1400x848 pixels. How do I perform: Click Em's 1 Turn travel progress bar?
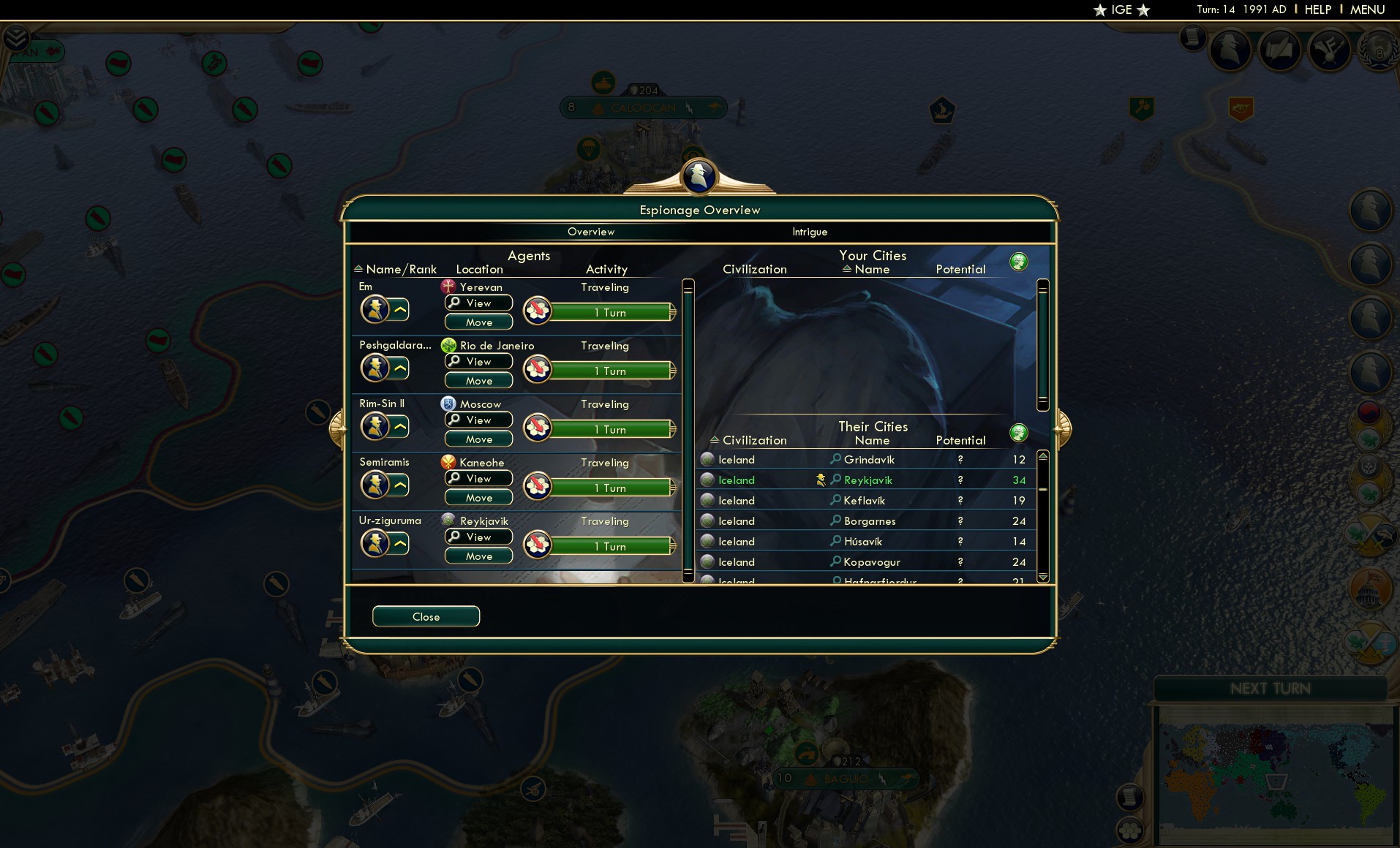point(611,312)
